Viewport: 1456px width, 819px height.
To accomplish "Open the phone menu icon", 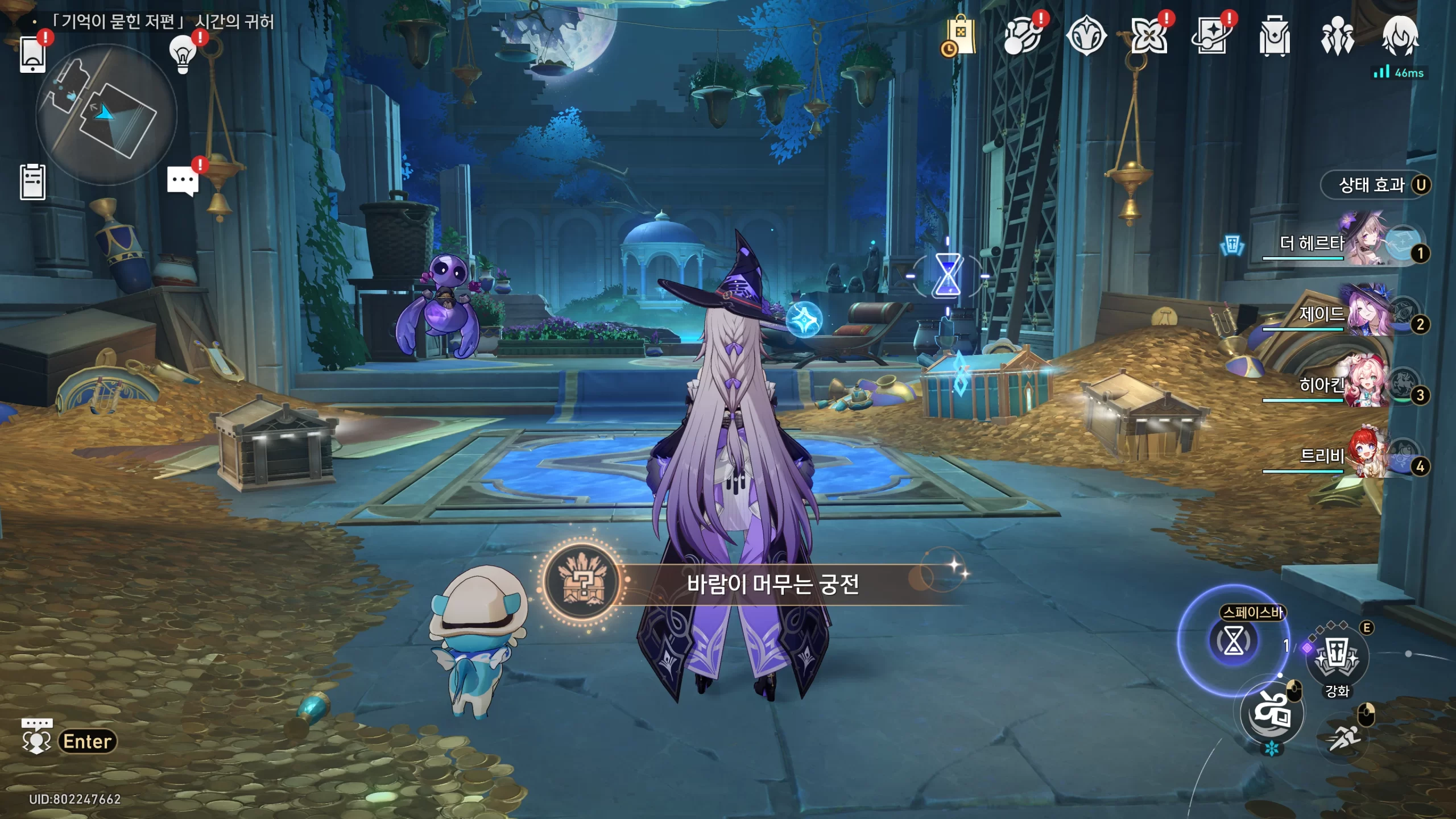I will [32, 55].
